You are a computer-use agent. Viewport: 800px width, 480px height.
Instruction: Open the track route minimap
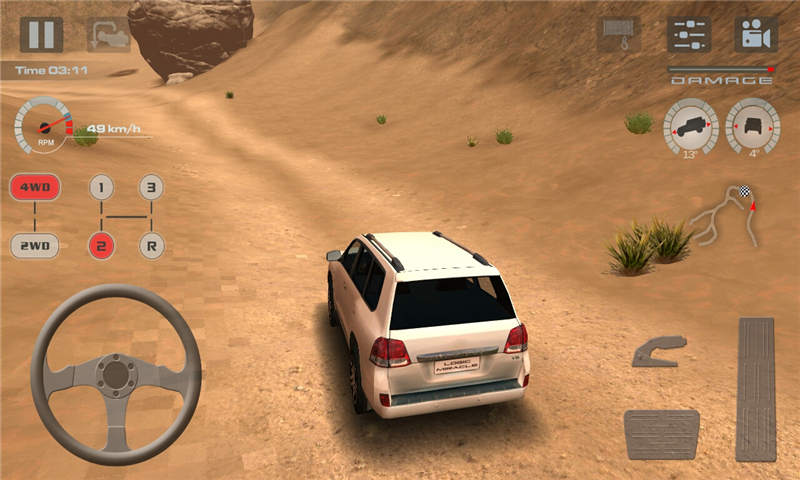pos(725,216)
